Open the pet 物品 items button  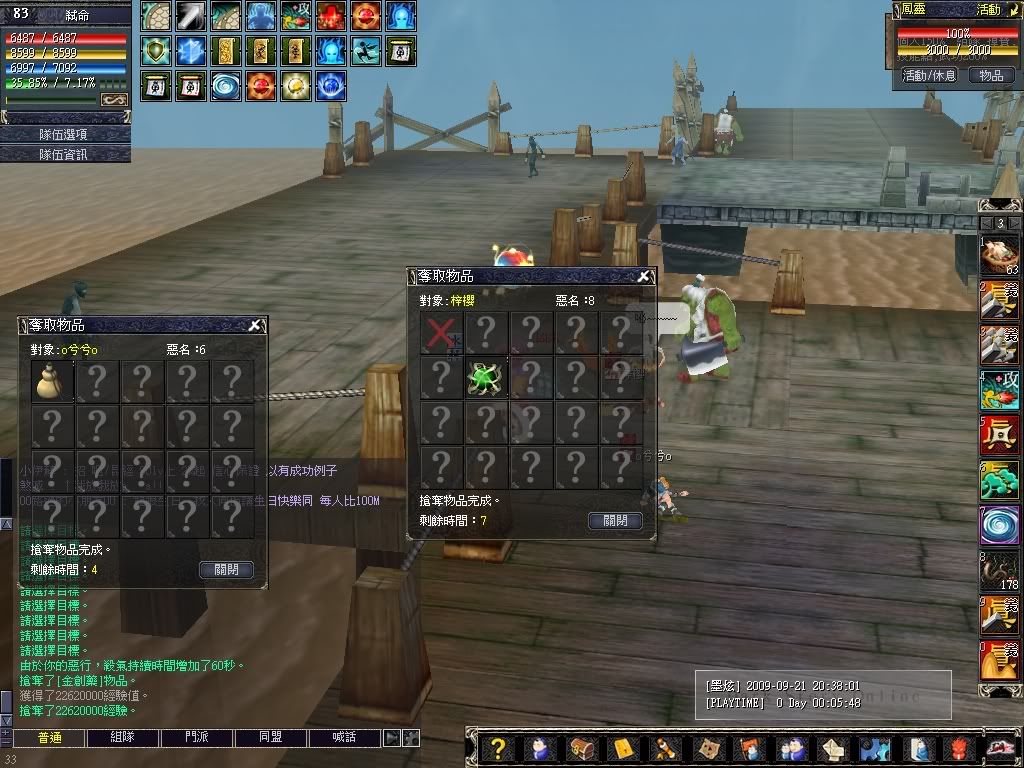click(990, 75)
